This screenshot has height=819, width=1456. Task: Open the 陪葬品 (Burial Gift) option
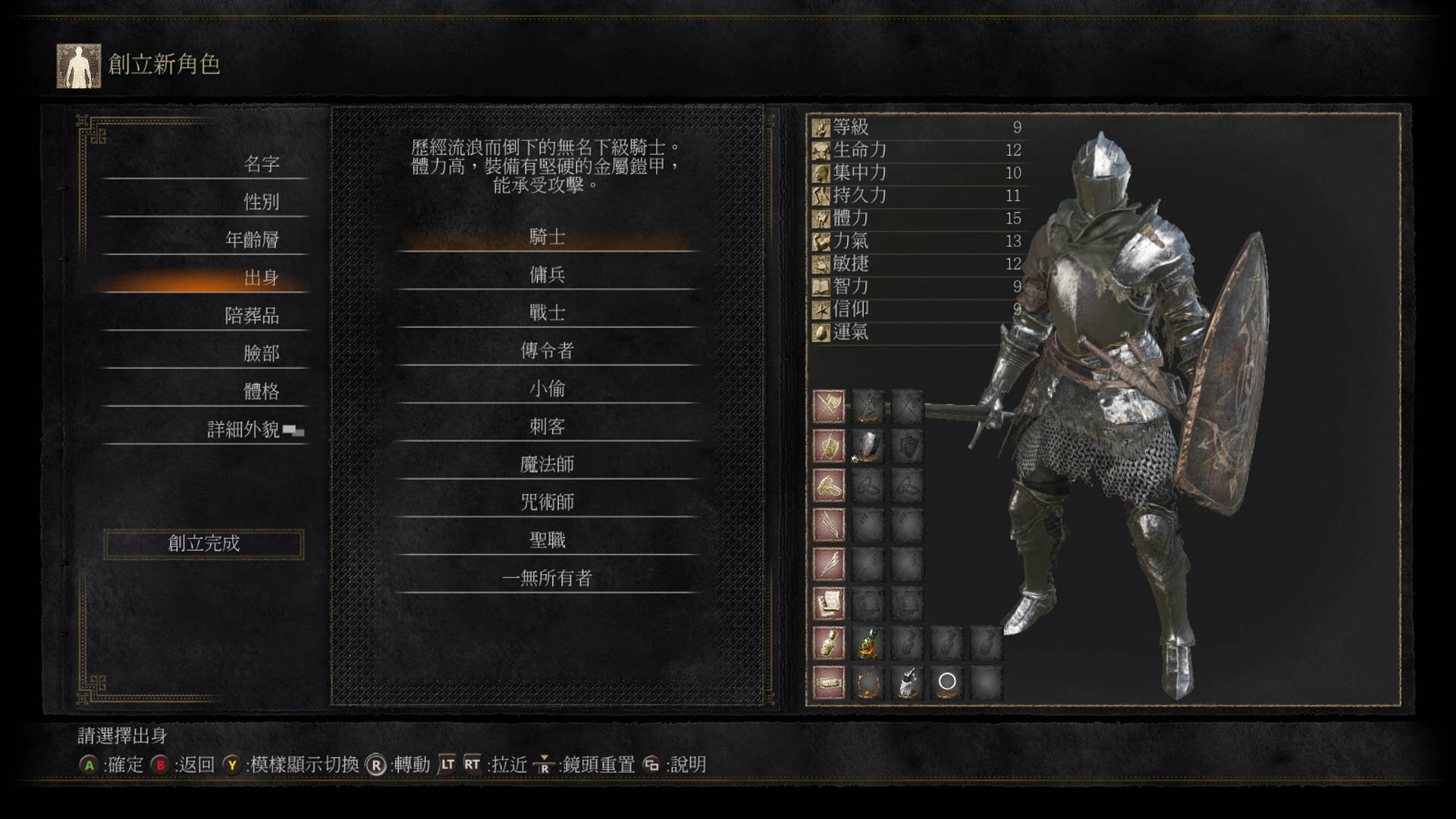pos(253,315)
